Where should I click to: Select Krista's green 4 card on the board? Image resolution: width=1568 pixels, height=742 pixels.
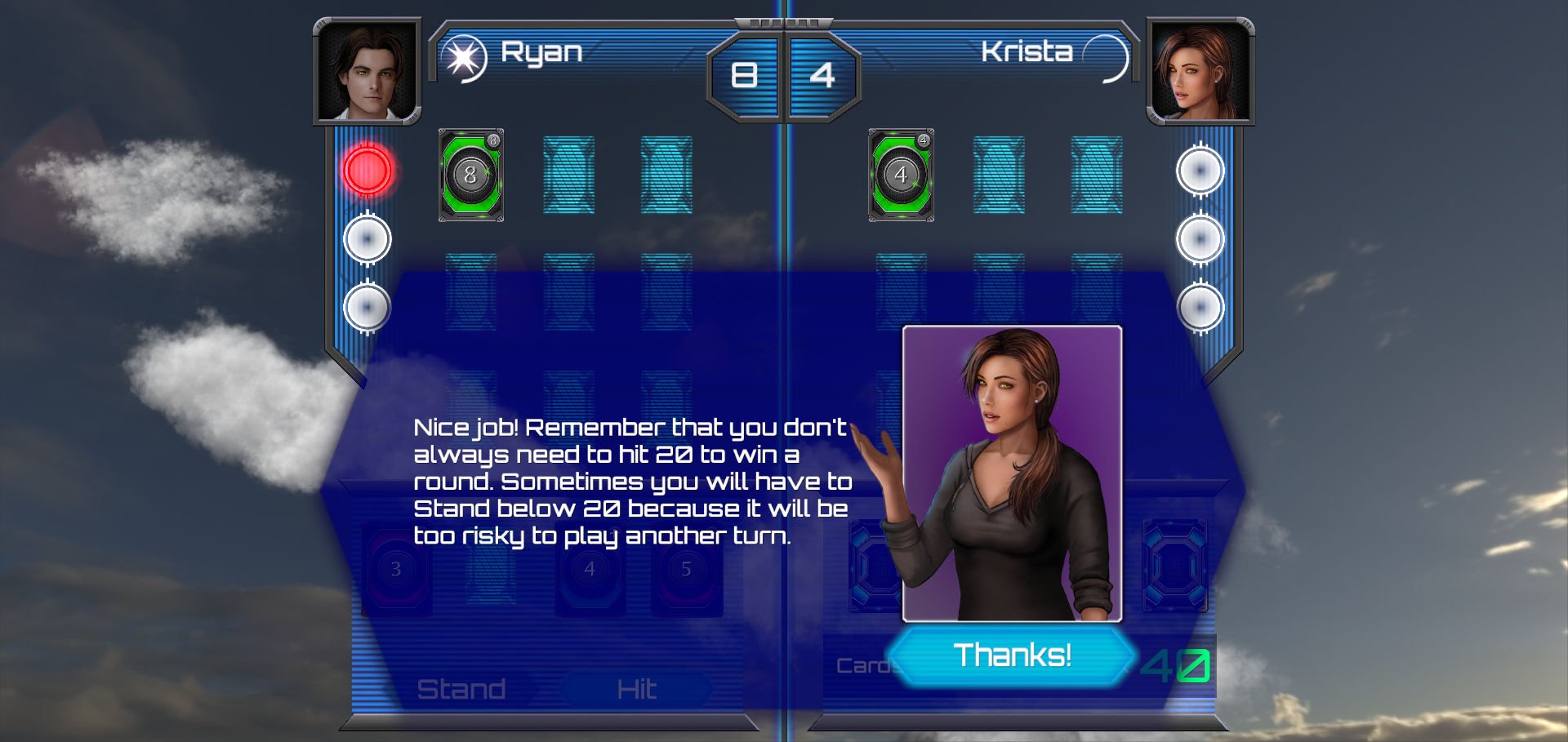[901, 175]
